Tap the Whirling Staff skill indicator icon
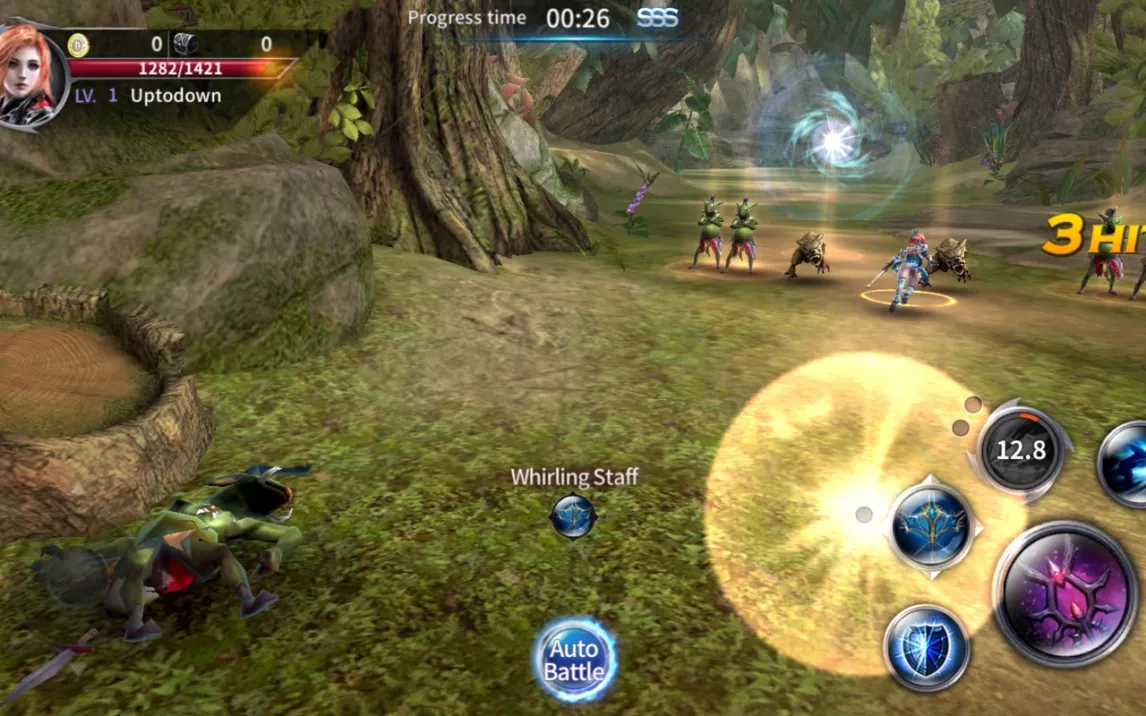This screenshot has height=716, width=1146. point(573,516)
